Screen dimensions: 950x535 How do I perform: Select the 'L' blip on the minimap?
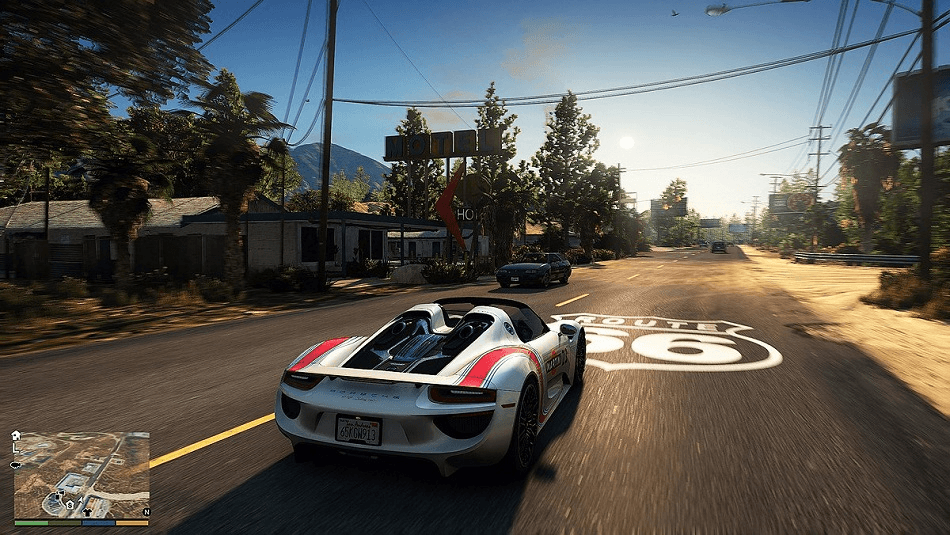(x=15, y=449)
